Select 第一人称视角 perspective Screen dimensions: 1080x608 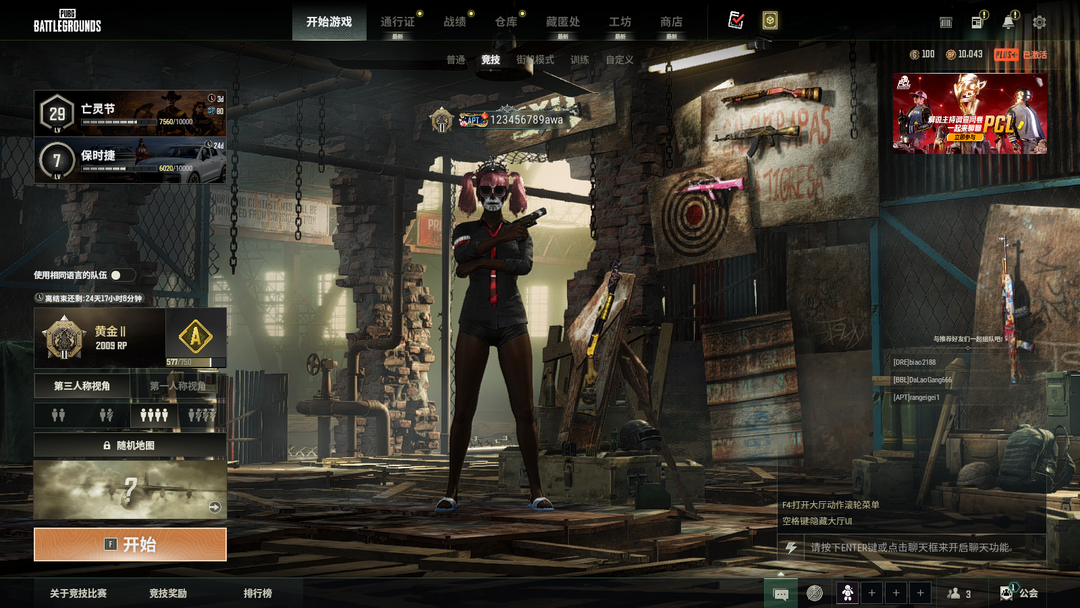click(x=178, y=386)
